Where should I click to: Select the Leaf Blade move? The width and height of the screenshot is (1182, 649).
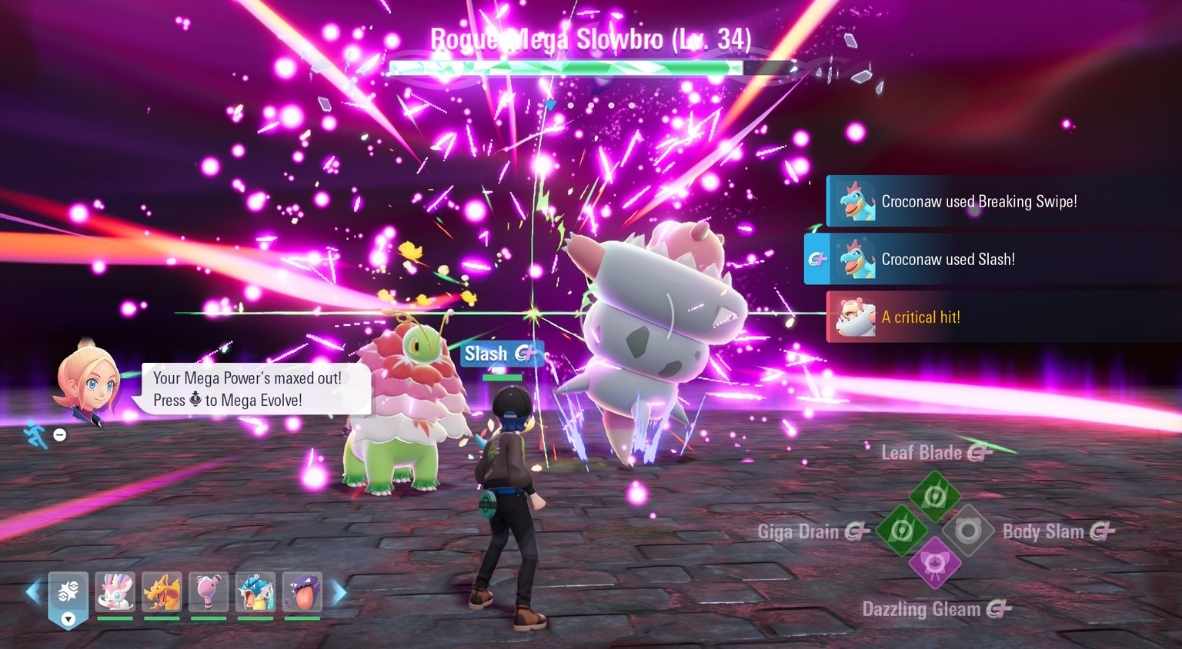pyautogui.click(x=935, y=497)
